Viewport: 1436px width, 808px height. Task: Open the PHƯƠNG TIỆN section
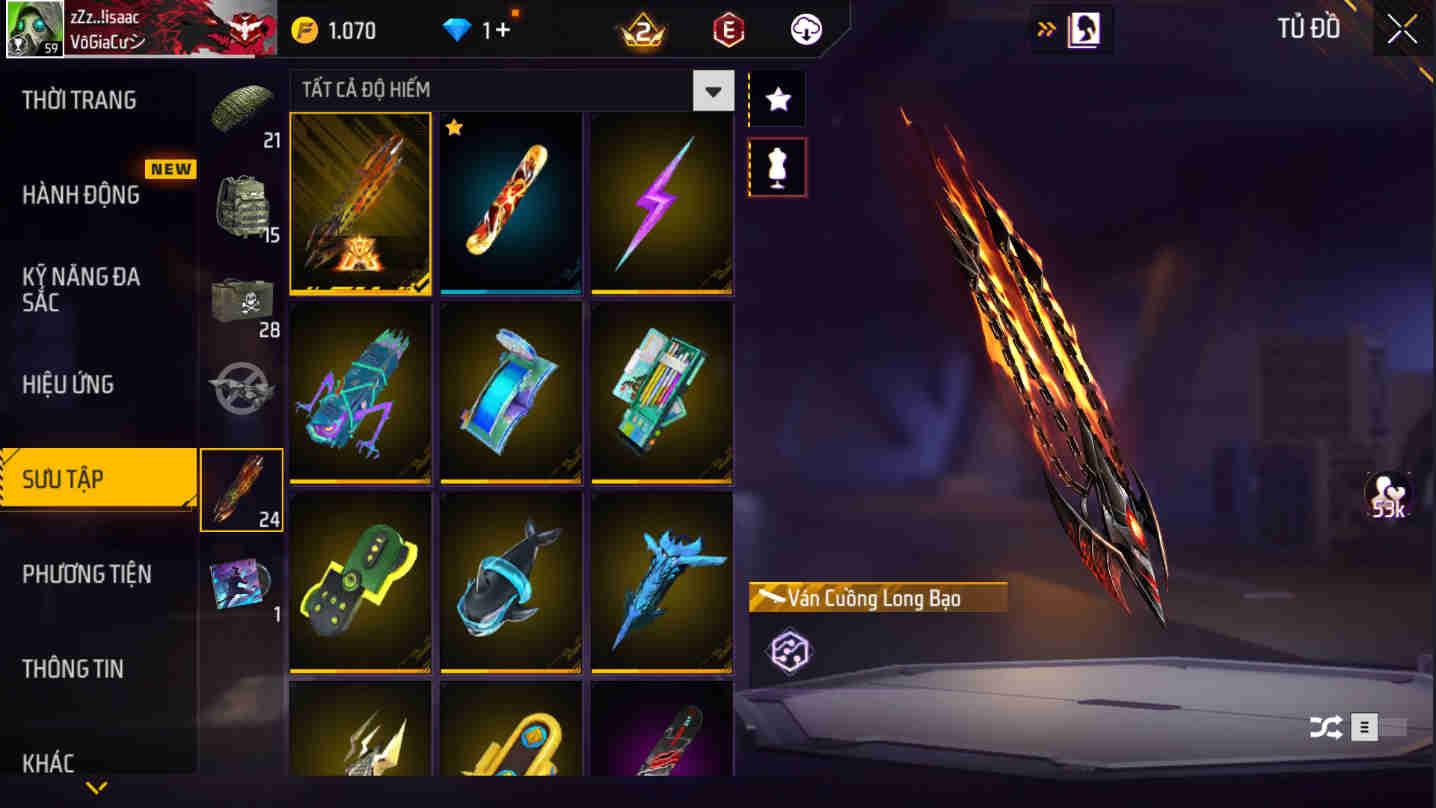click(x=88, y=573)
